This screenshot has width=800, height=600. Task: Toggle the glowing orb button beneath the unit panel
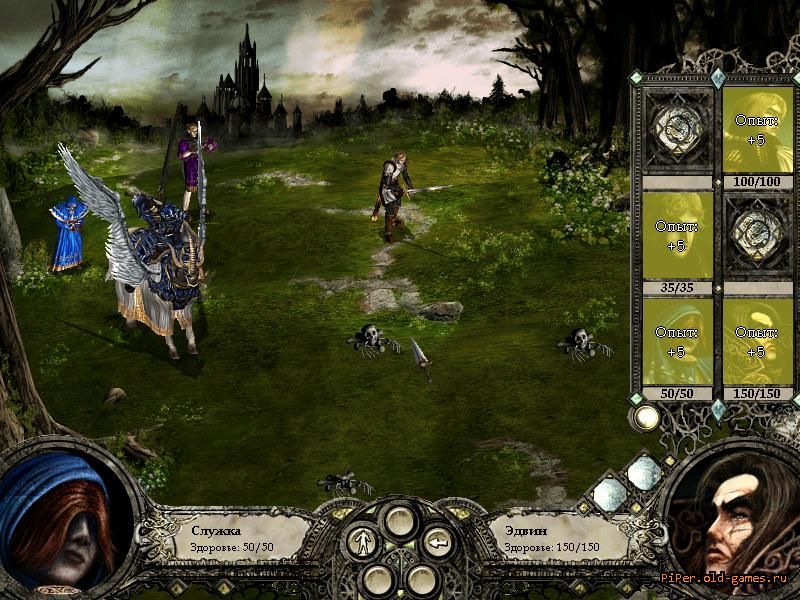click(x=647, y=417)
